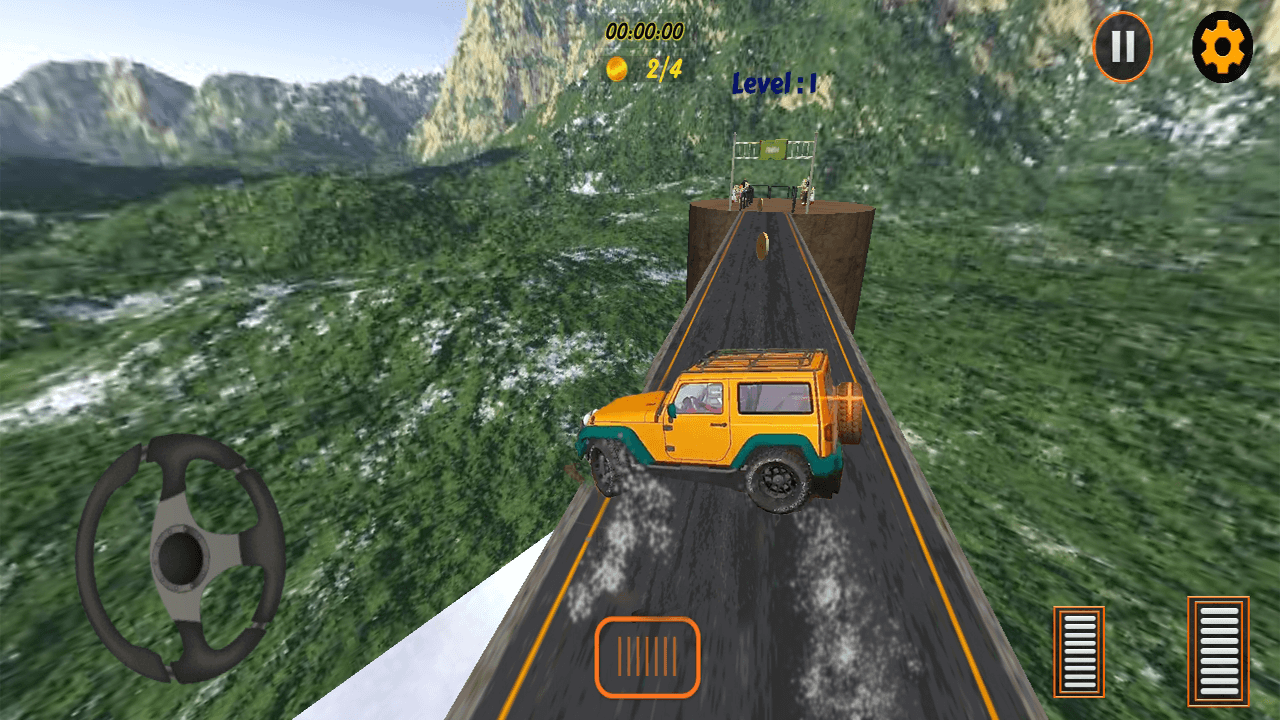Tap the orange-outlined button with vertical bars
Viewport: 1280px width, 720px height.
pyautogui.click(x=647, y=657)
